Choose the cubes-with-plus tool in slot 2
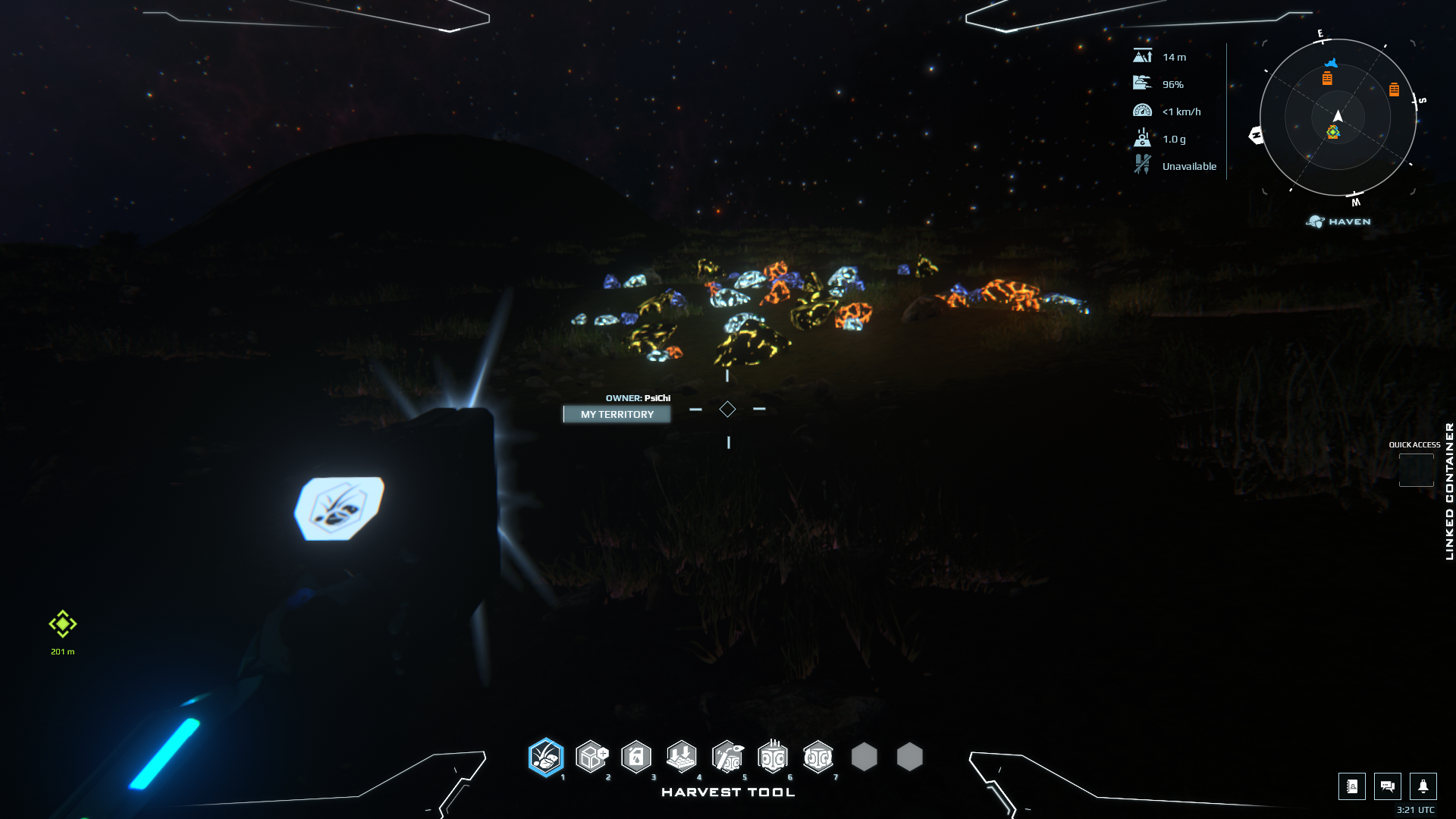 pyautogui.click(x=591, y=757)
